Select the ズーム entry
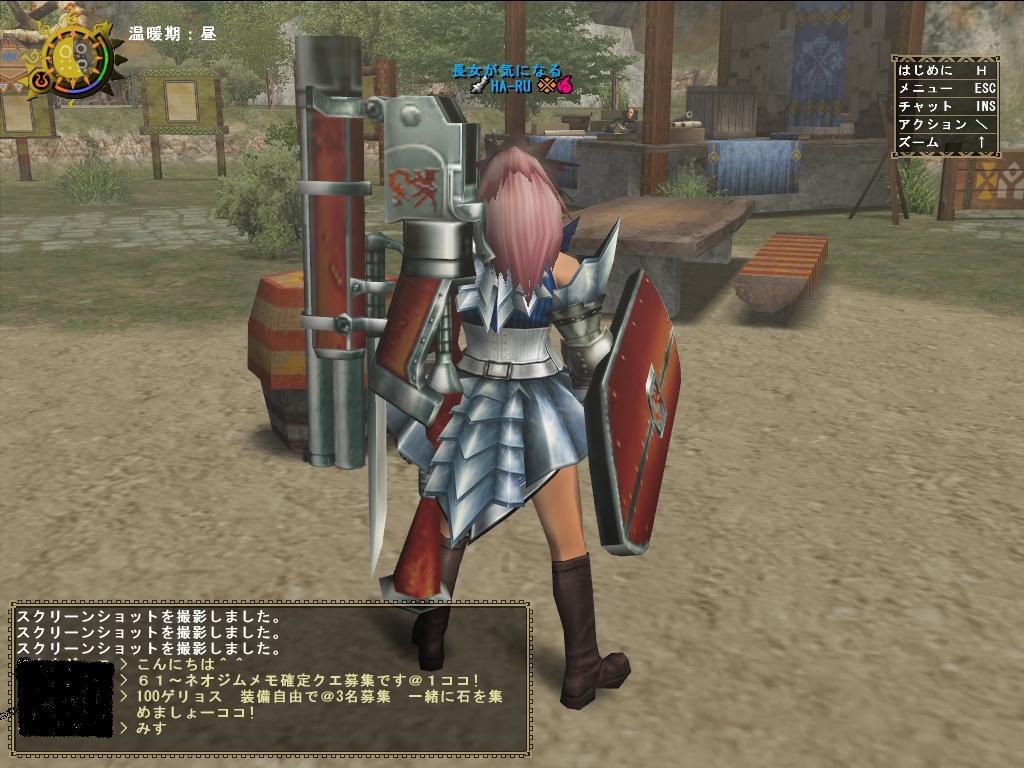The image size is (1024, 768). pyautogui.click(x=944, y=142)
